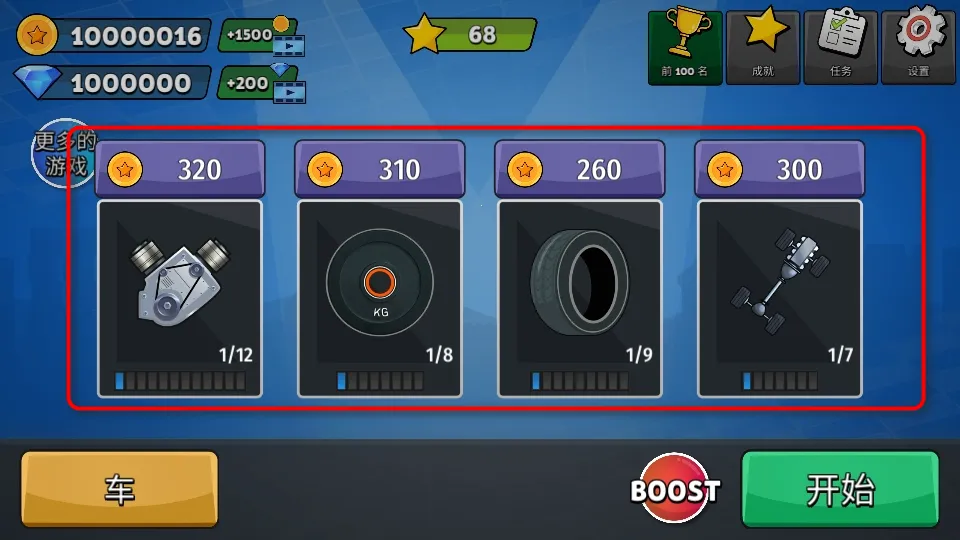The image size is (960, 540).
Task: Open the car selection with 车 button
Action: pyautogui.click(x=120, y=489)
